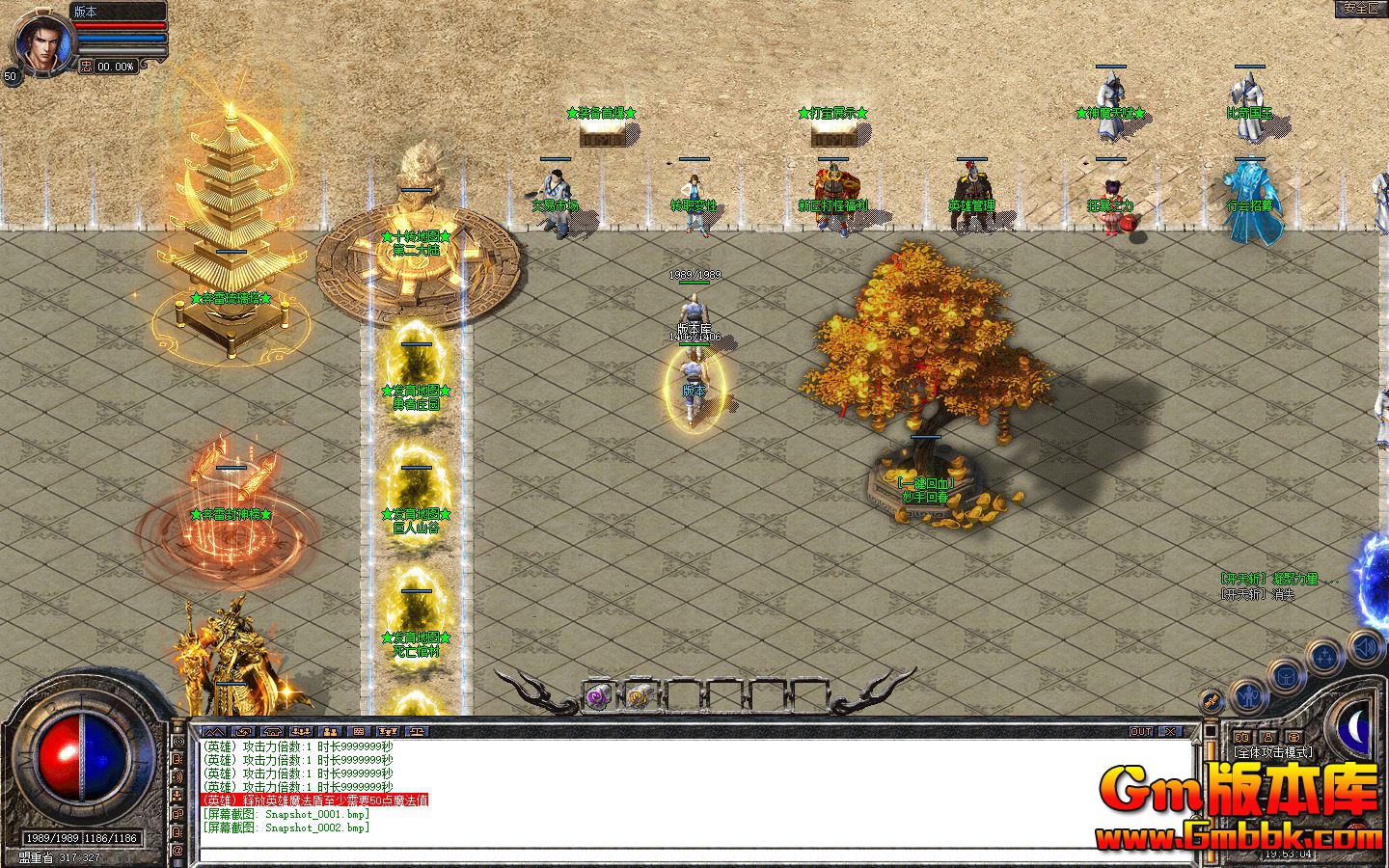Open the pot-shaped button below the round icons

tap(1293, 737)
